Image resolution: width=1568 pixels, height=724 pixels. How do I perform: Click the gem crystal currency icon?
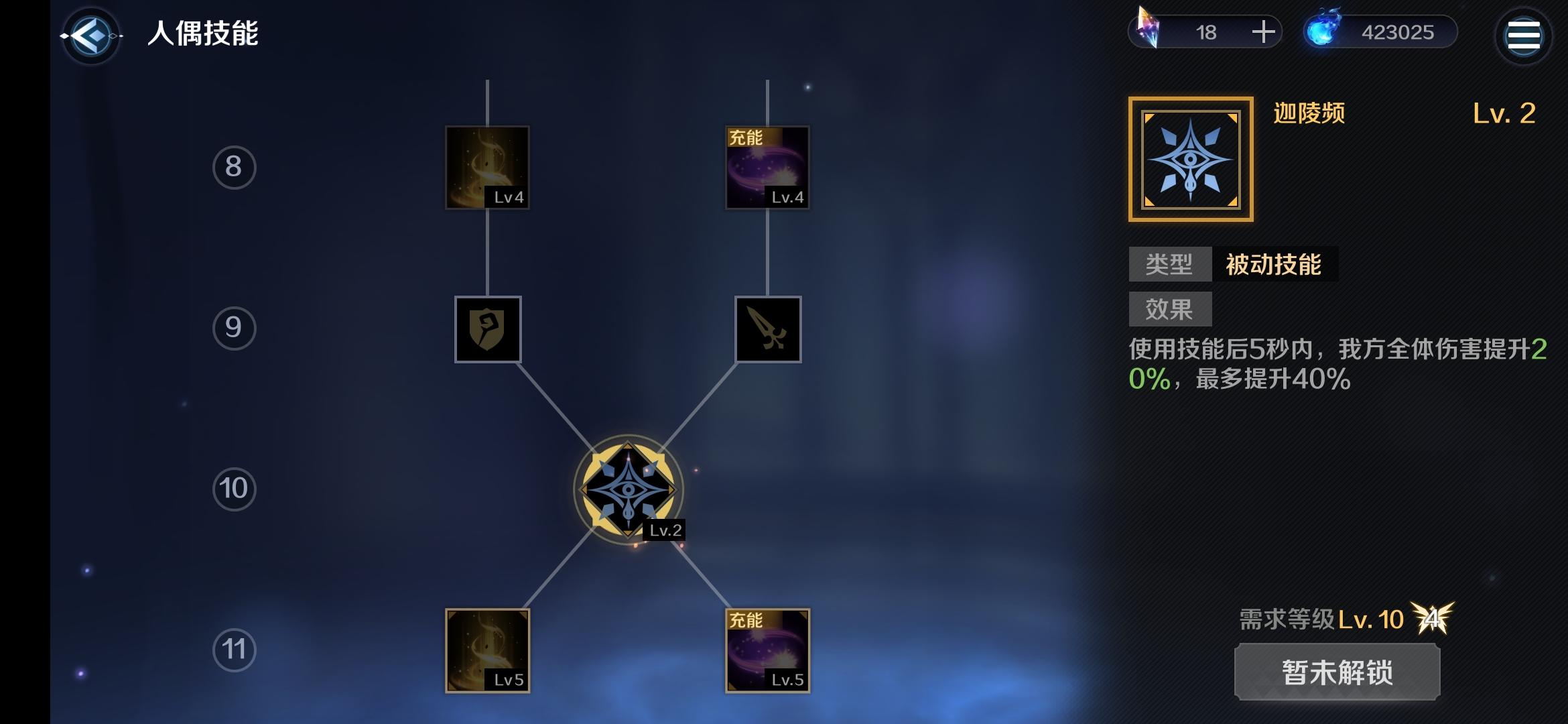(x=1149, y=27)
